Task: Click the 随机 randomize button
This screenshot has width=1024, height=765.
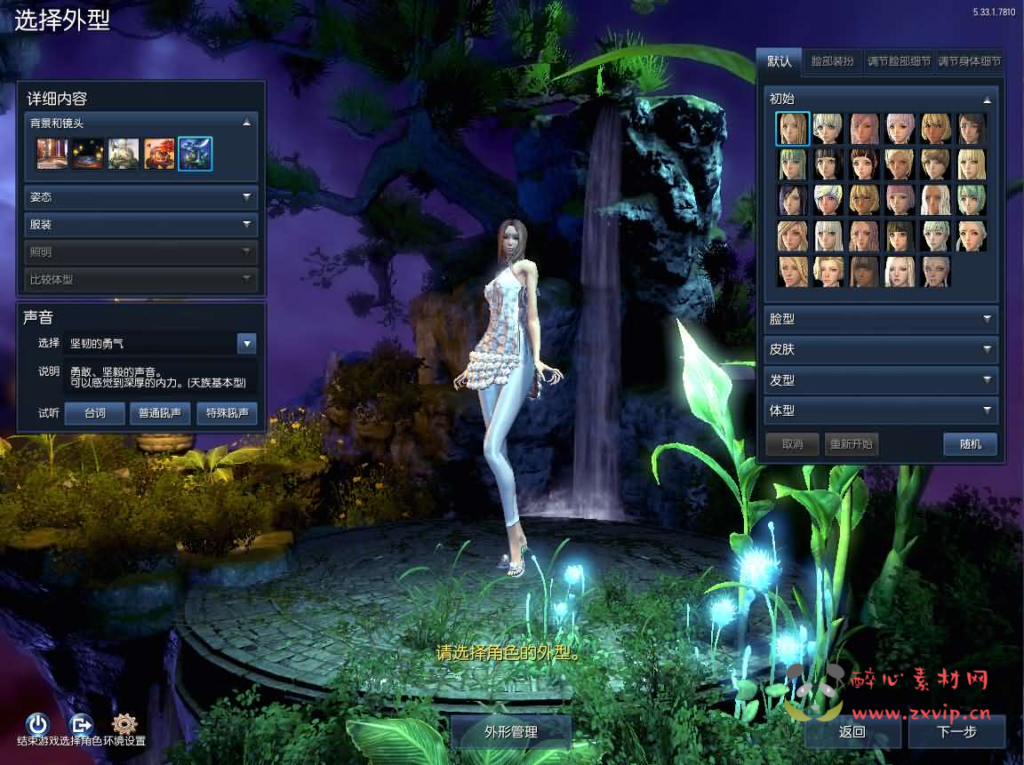Action: click(x=969, y=444)
